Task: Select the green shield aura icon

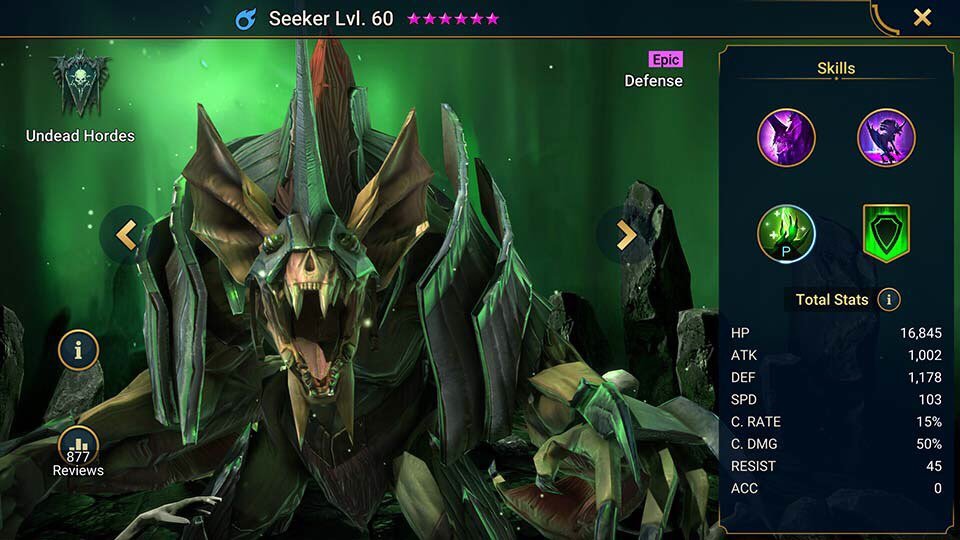Action: click(886, 233)
